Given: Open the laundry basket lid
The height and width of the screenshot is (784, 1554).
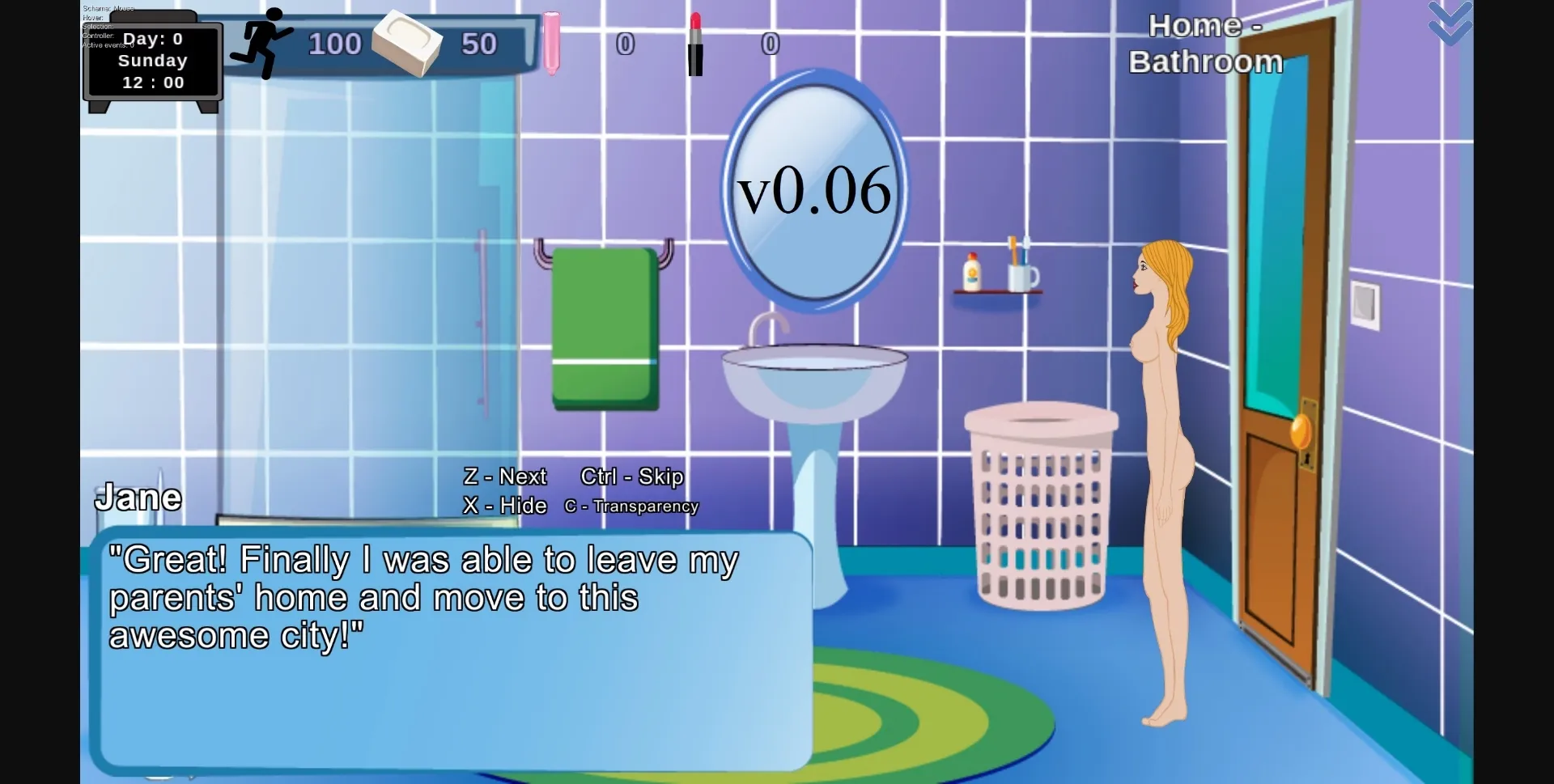Looking at the screenshot, I should pos(1042,419).
